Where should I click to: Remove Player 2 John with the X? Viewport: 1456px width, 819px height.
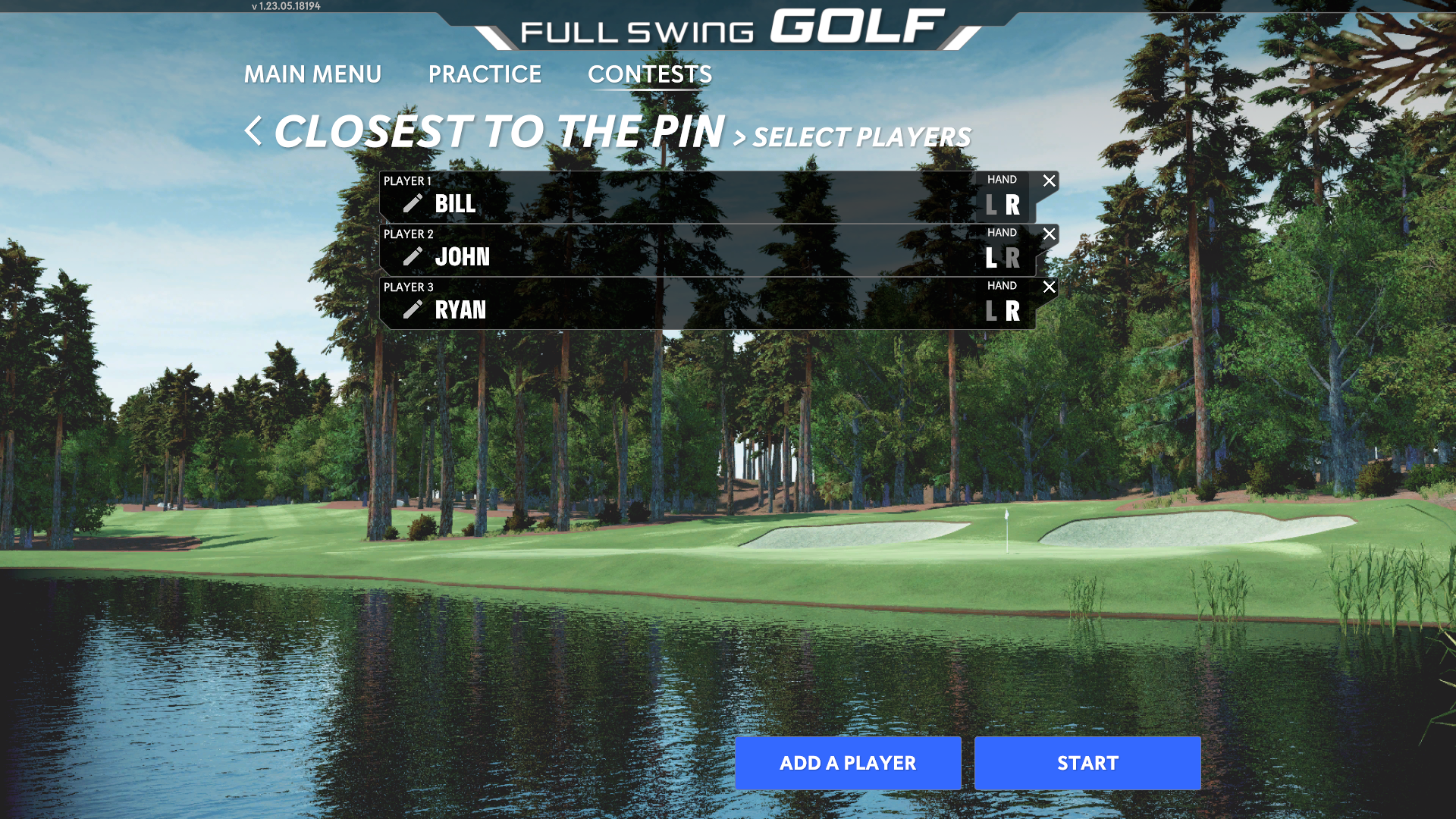tap(1049, 234)
